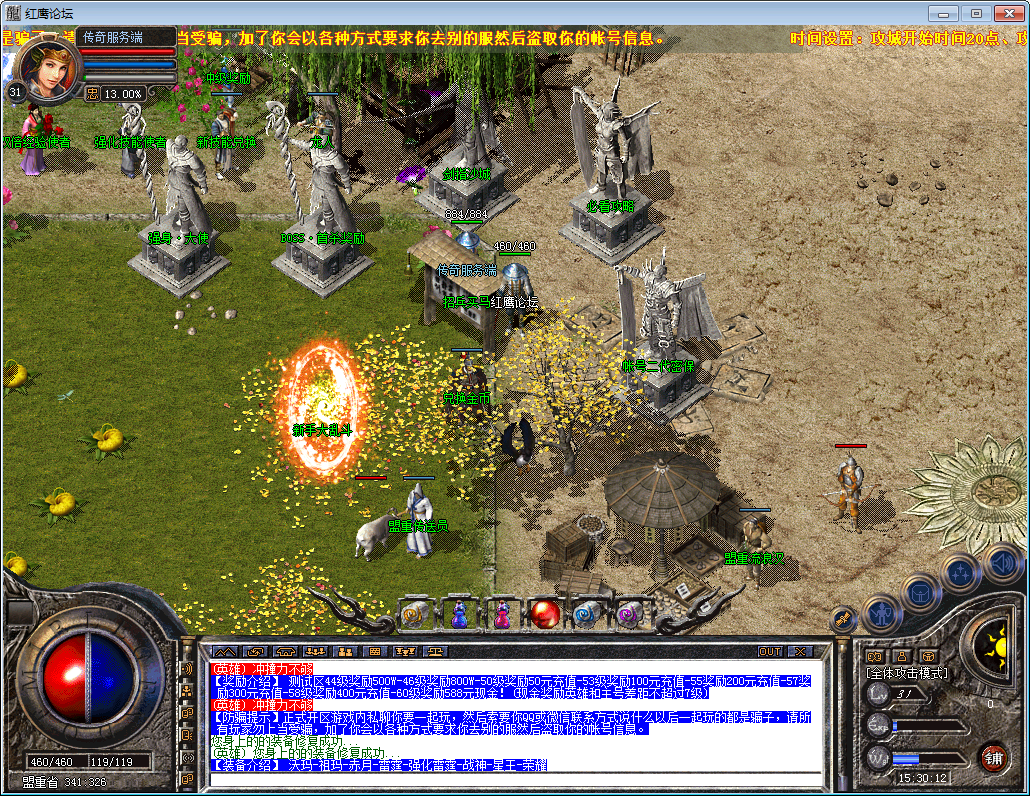Click the mountain-shaped chat toolbar button
Viewport: 1030px width, 796px height.
click(x=225, y=651)
